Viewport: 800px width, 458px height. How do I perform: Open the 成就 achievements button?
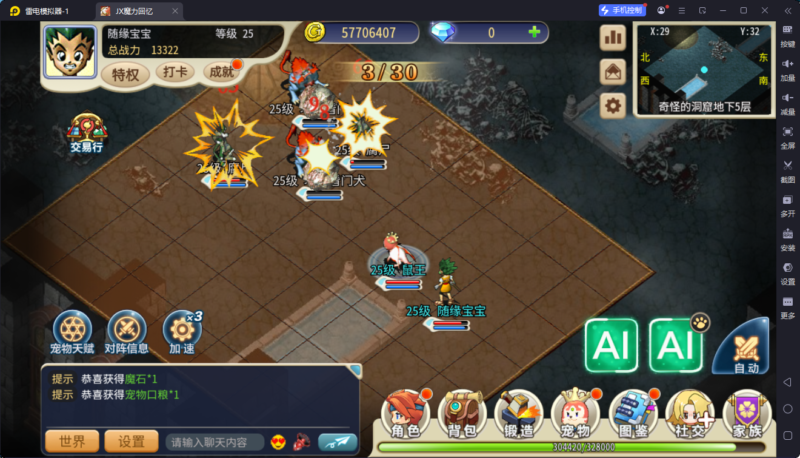click(221, 73)
